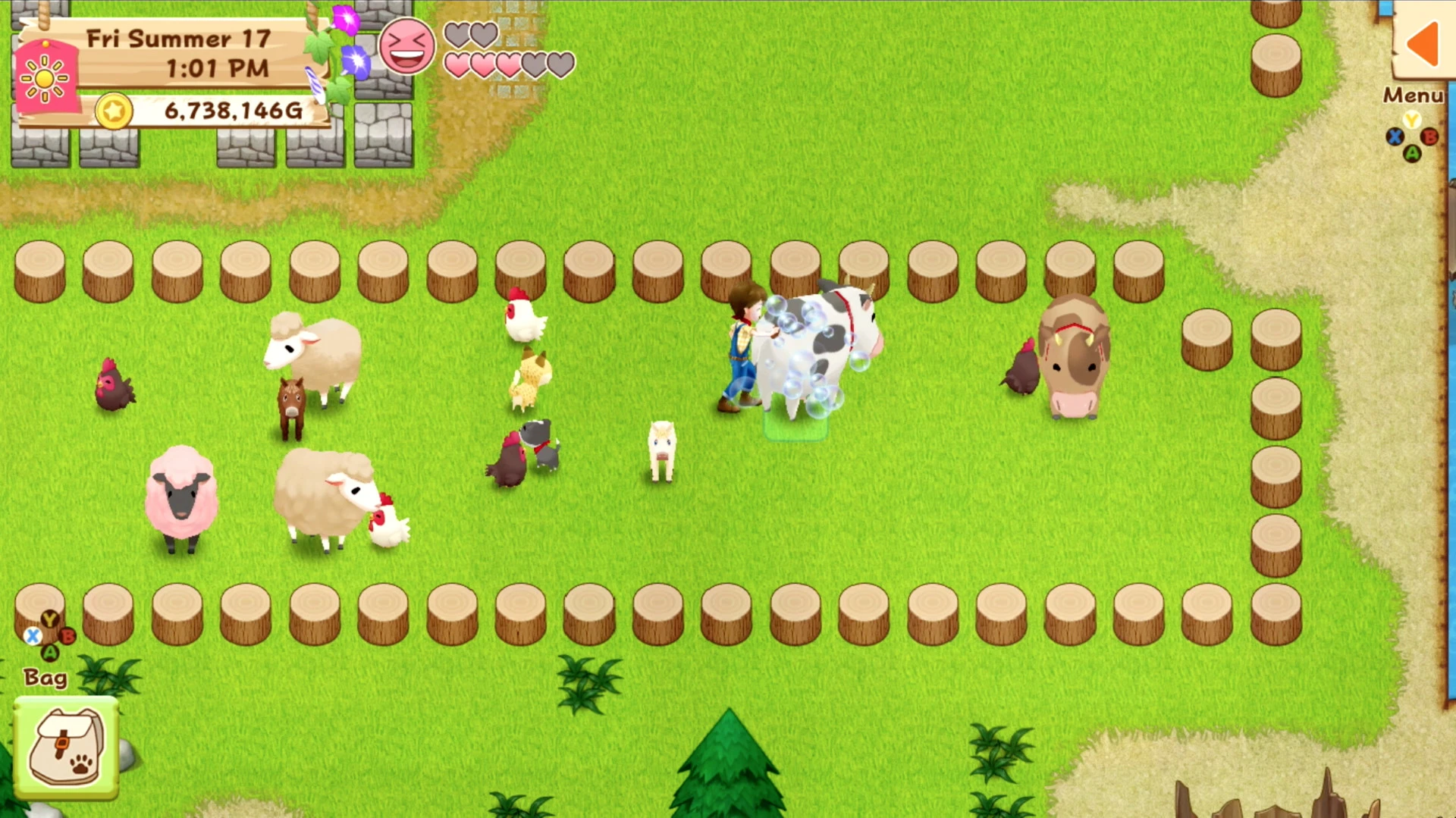
Task: Click the red B button near Menu
Action: (x=1429, y=137)
